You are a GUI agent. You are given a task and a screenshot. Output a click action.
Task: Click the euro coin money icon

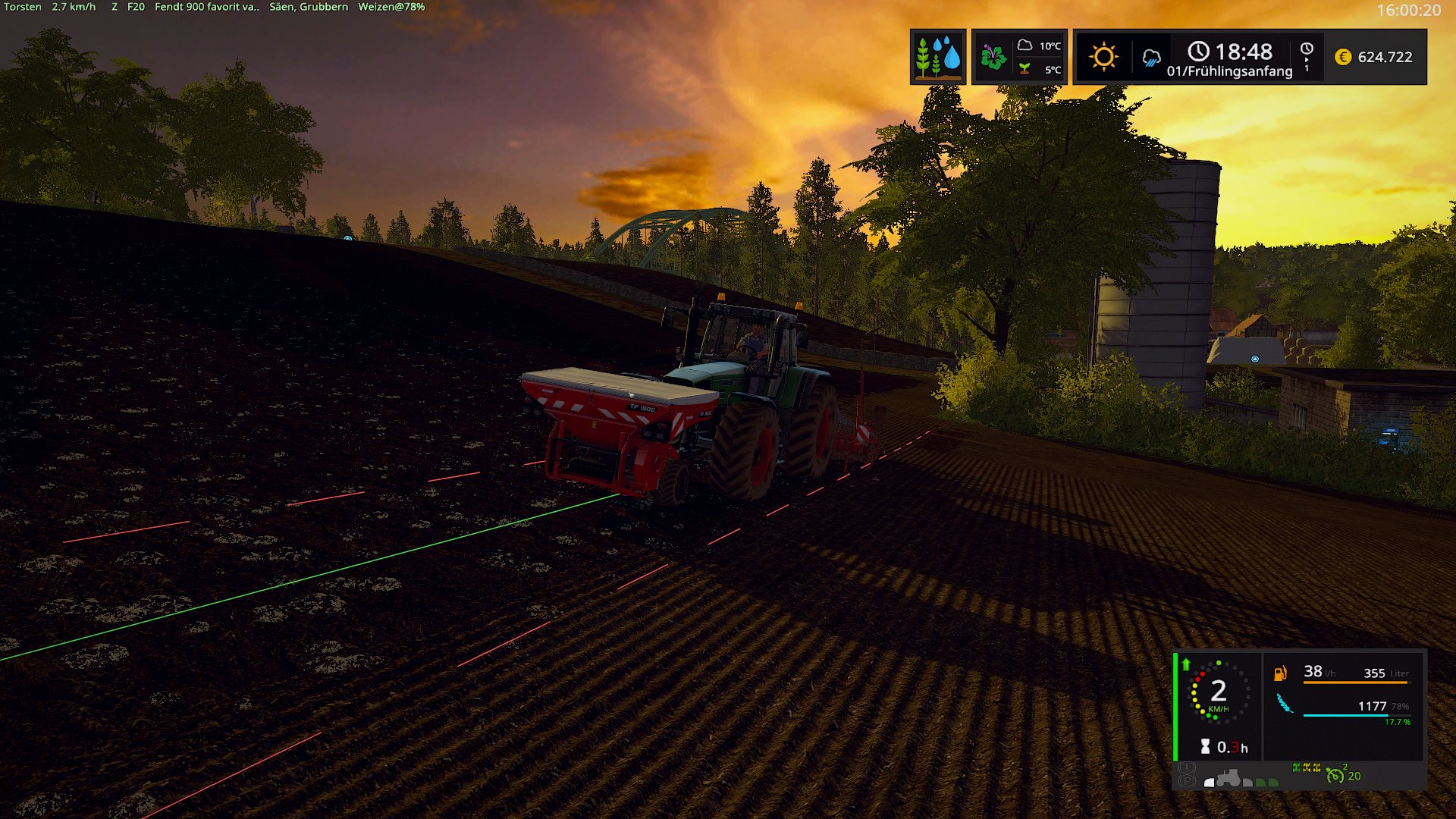coord(1342,57)
